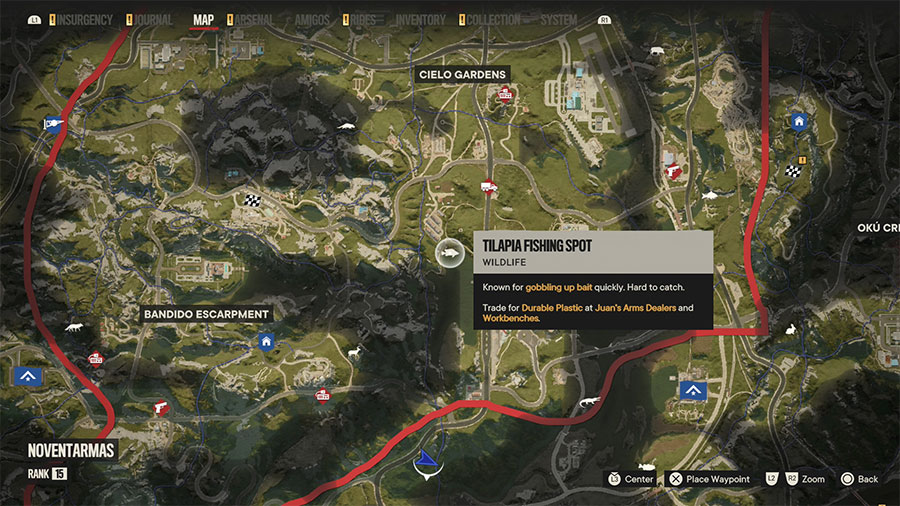Viewport: 900px width, 506px height.
Task: Open the Amigos tab
Action: (313, 19)
